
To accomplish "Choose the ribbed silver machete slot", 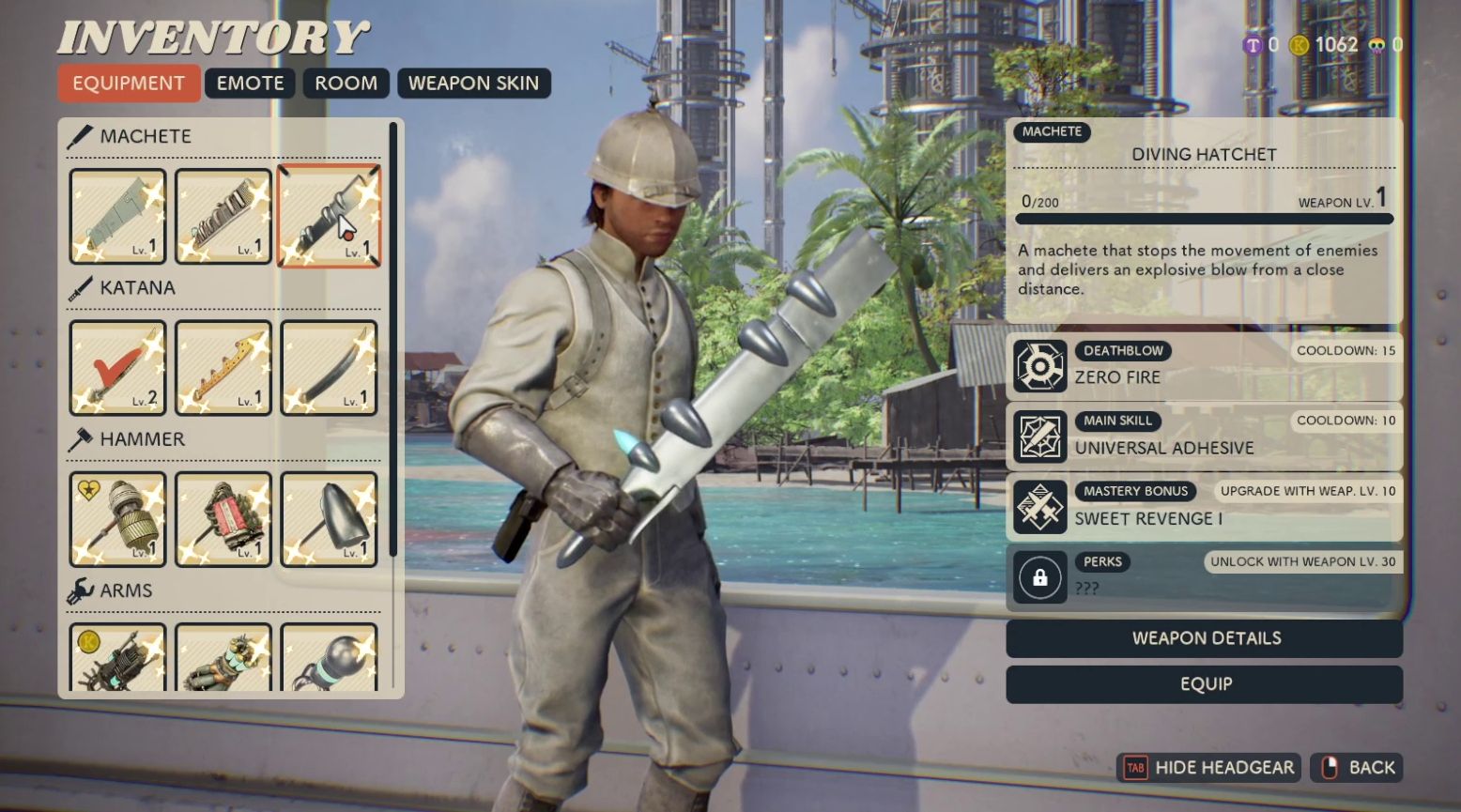I will [223, 216].
